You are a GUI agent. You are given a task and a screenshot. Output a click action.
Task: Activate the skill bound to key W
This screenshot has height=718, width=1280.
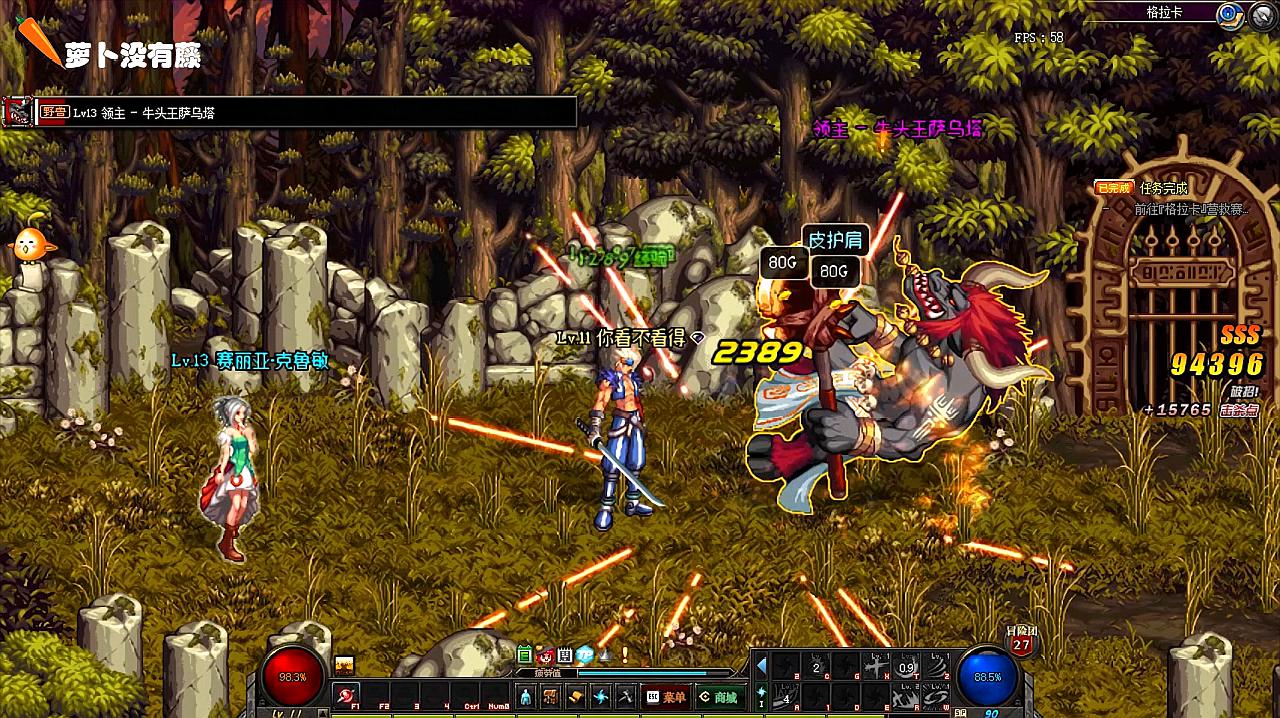[x=937, y=695]
